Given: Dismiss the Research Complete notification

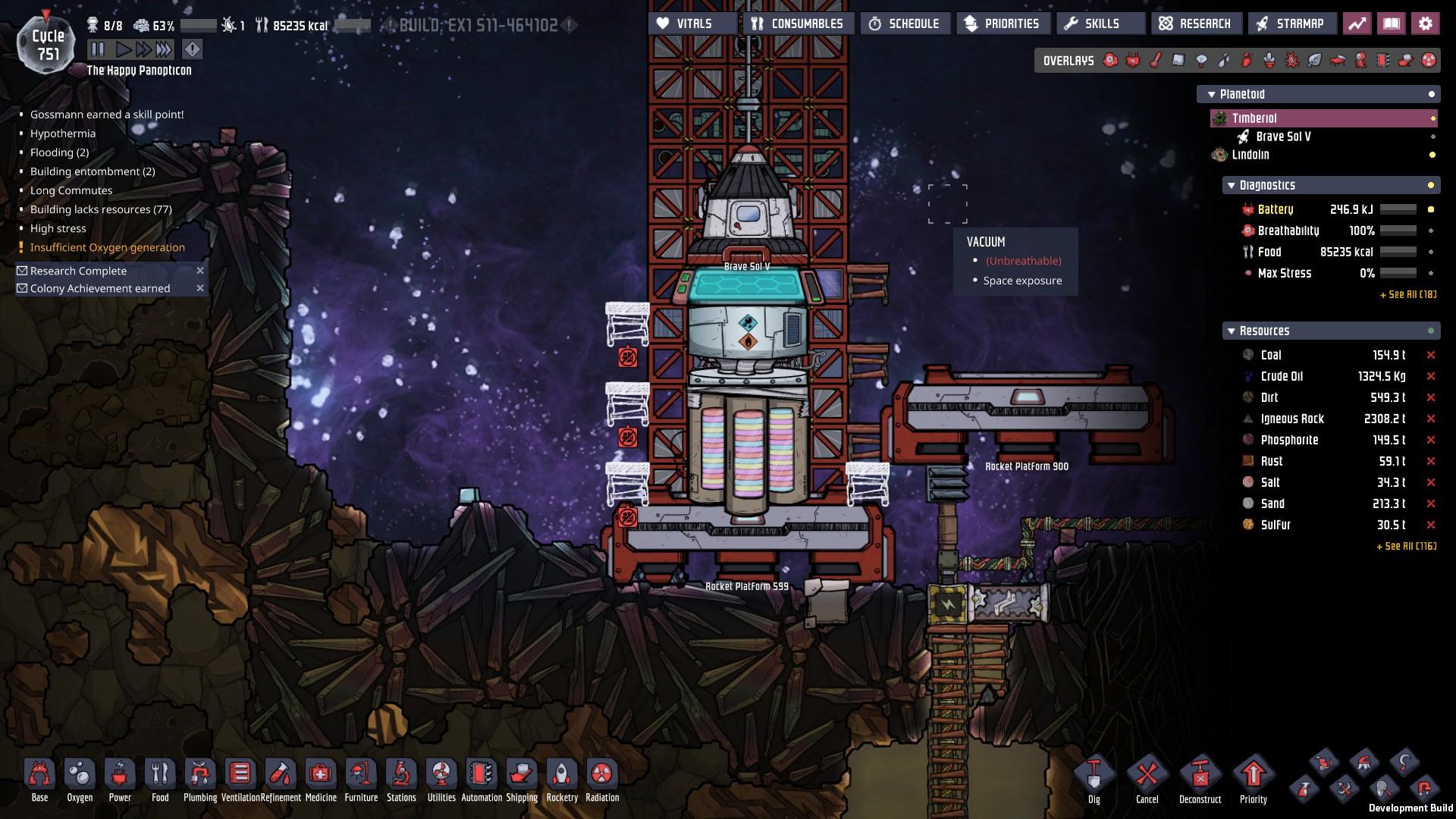Looking at the screenshot, I should point(200,271).
